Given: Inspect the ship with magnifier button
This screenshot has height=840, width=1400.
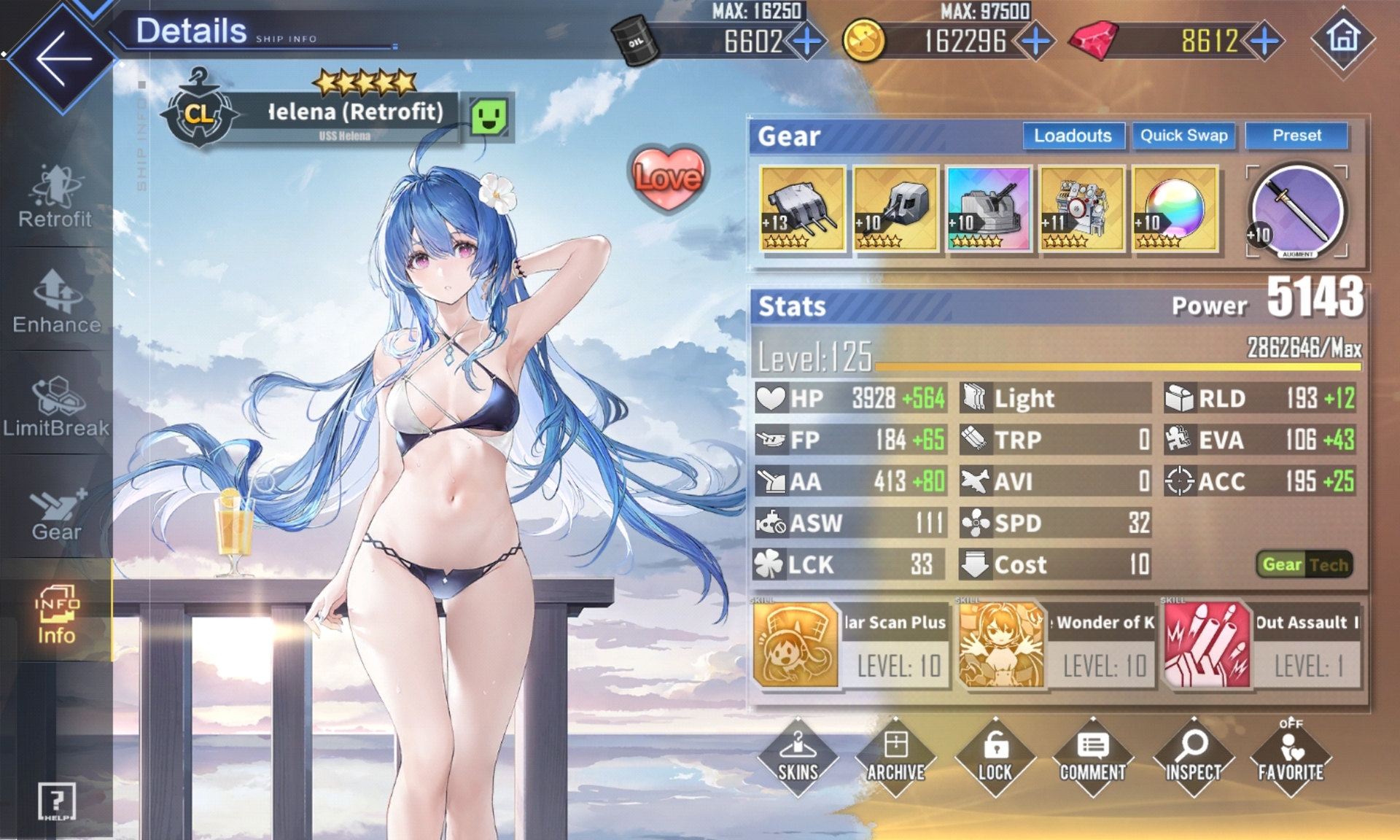Looking at the screenshot, I should 1193,757.
